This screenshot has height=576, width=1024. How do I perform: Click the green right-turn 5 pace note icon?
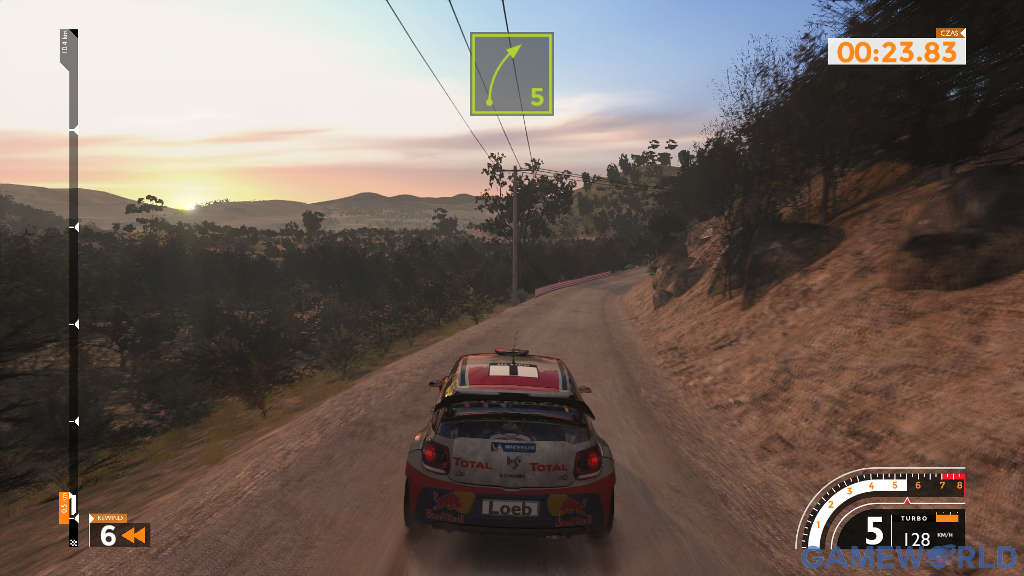512,74
